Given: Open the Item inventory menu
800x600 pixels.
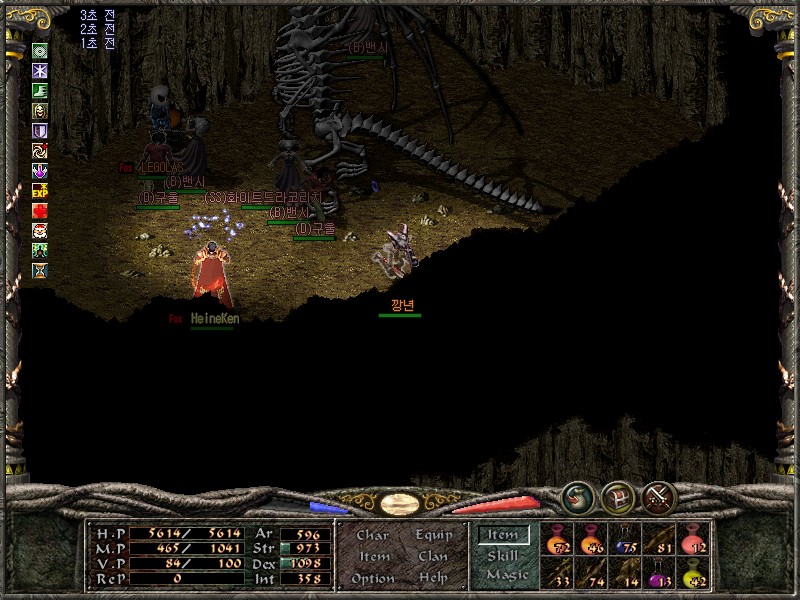Looking at the screenshot, I should tap(374, 556).
